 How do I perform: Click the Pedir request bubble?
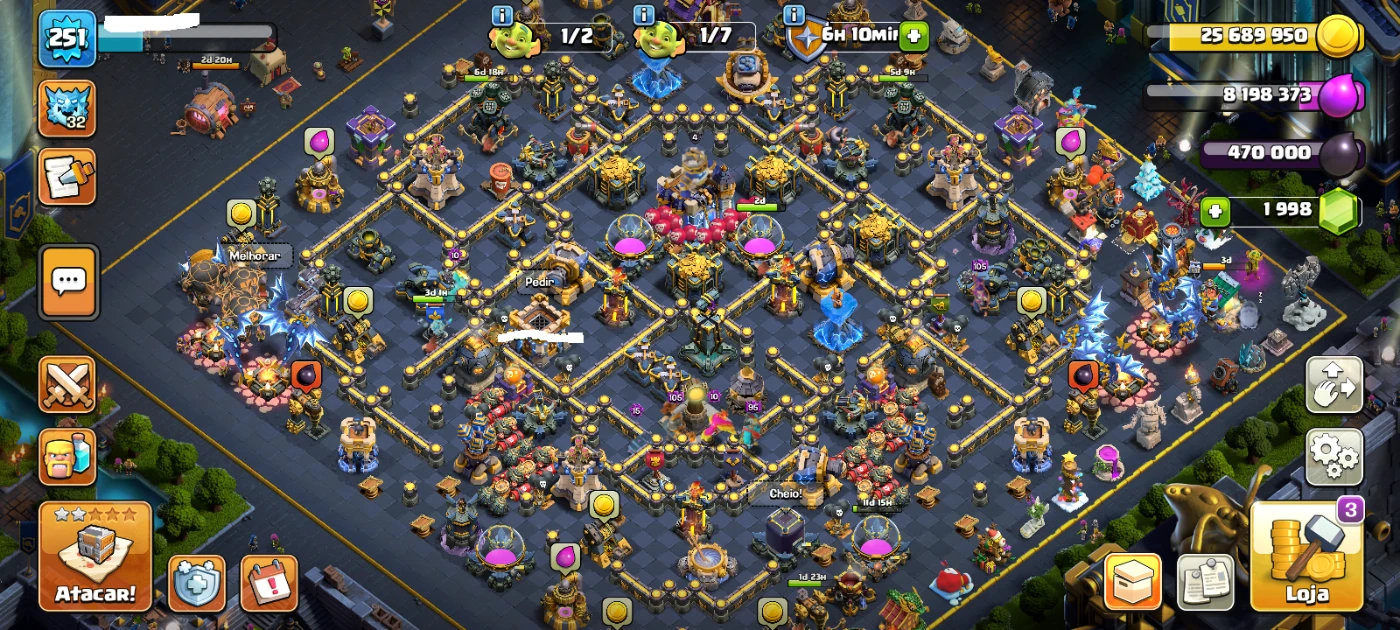(x=540, y=282)
